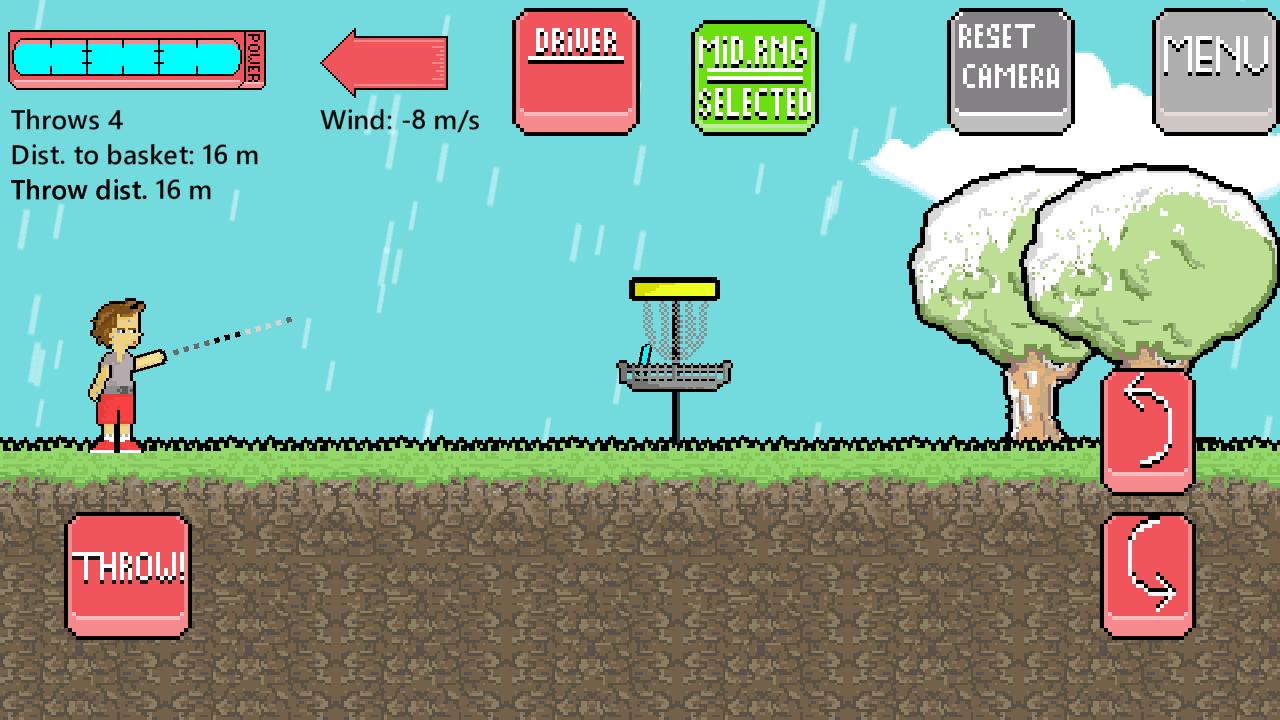Select the disc type tab showing DRIVER
1280x720 pixels.
[x=575, y=70]
